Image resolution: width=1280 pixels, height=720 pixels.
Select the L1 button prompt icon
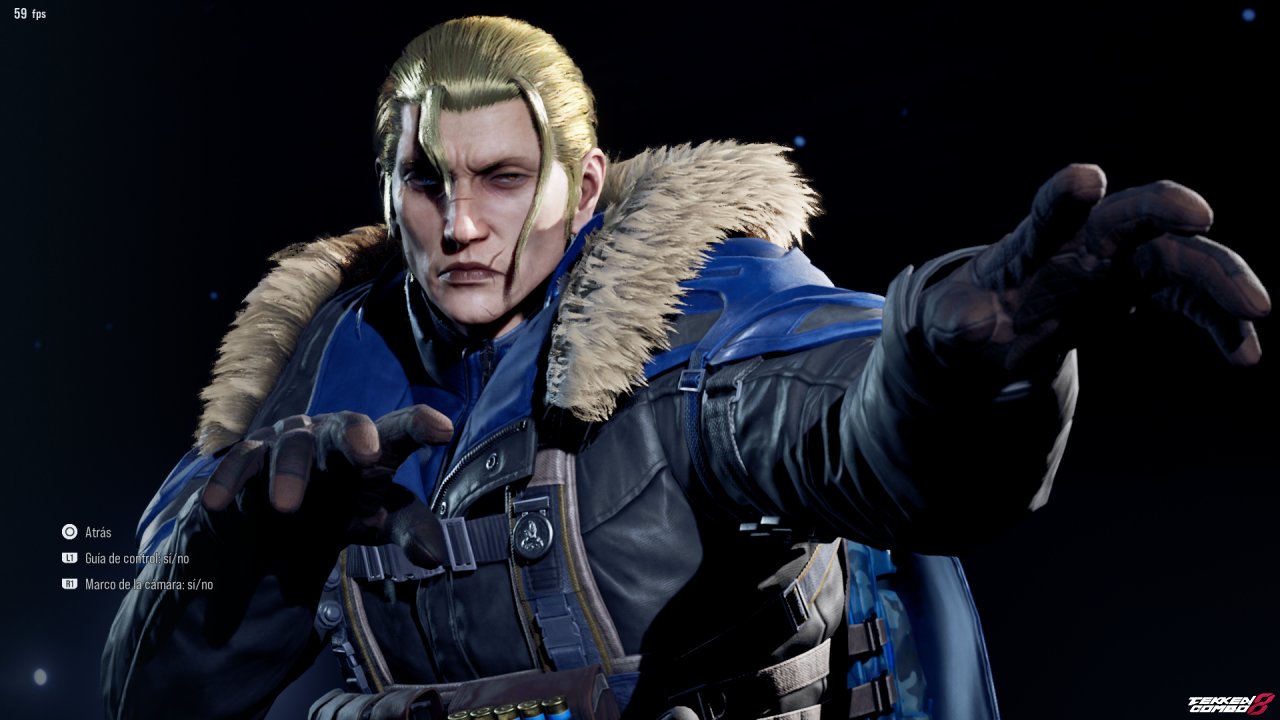pos(69,559)
